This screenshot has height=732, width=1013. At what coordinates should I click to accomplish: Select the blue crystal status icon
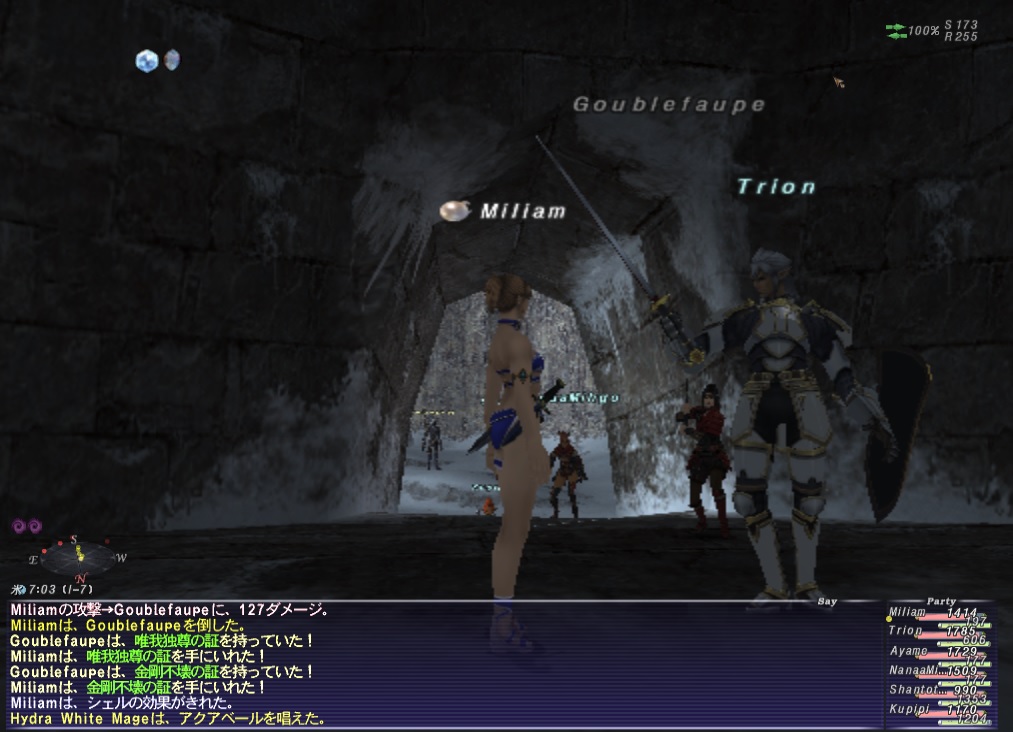coord(147,61)
